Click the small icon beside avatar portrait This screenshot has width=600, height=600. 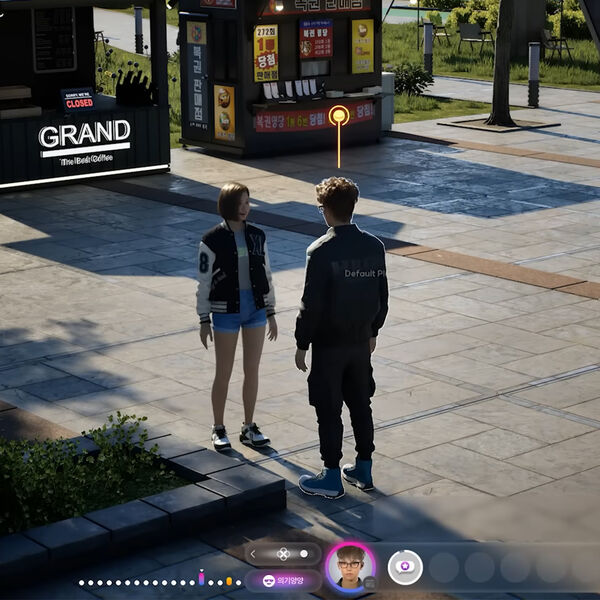pos(369,582)
